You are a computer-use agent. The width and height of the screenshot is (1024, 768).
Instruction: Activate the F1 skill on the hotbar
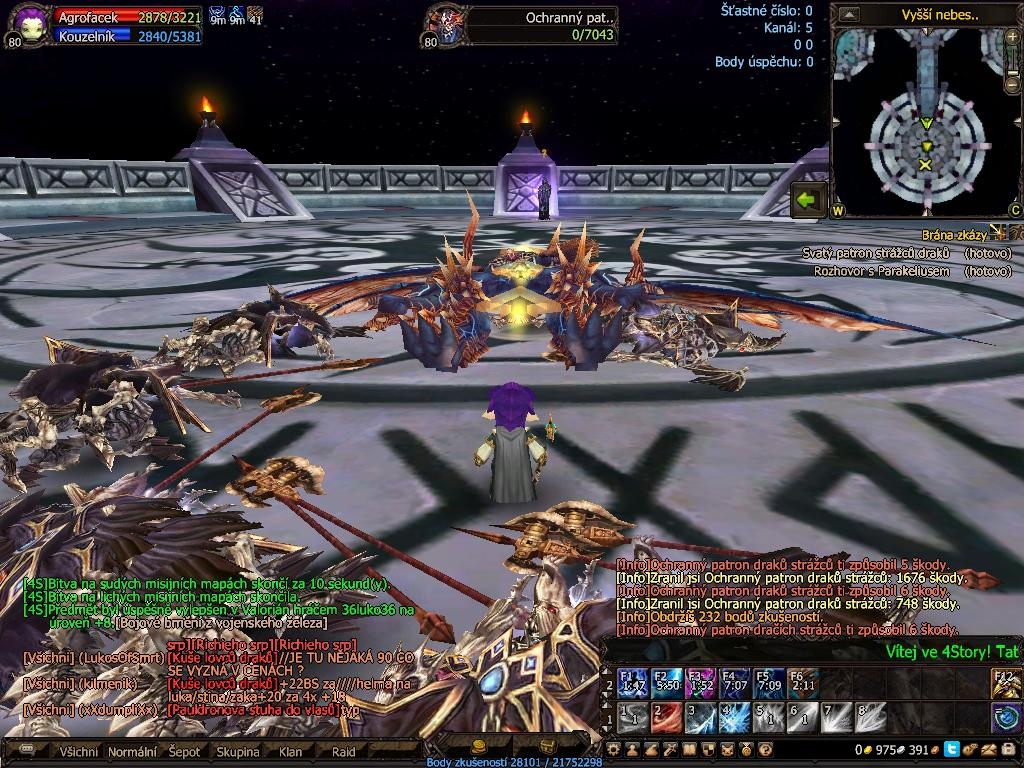[x=632, y=683]
